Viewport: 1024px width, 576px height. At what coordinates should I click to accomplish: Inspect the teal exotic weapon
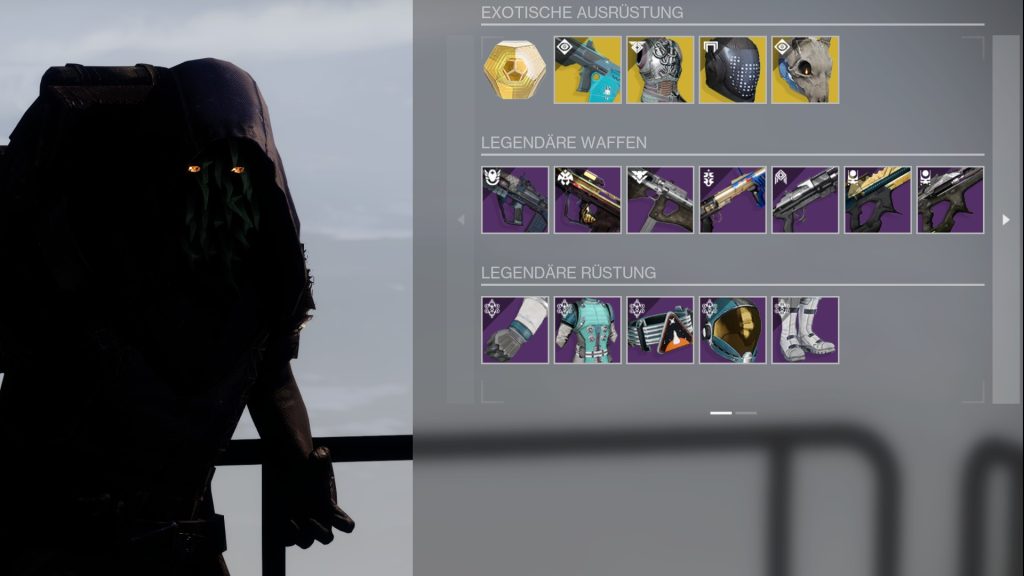588,70
